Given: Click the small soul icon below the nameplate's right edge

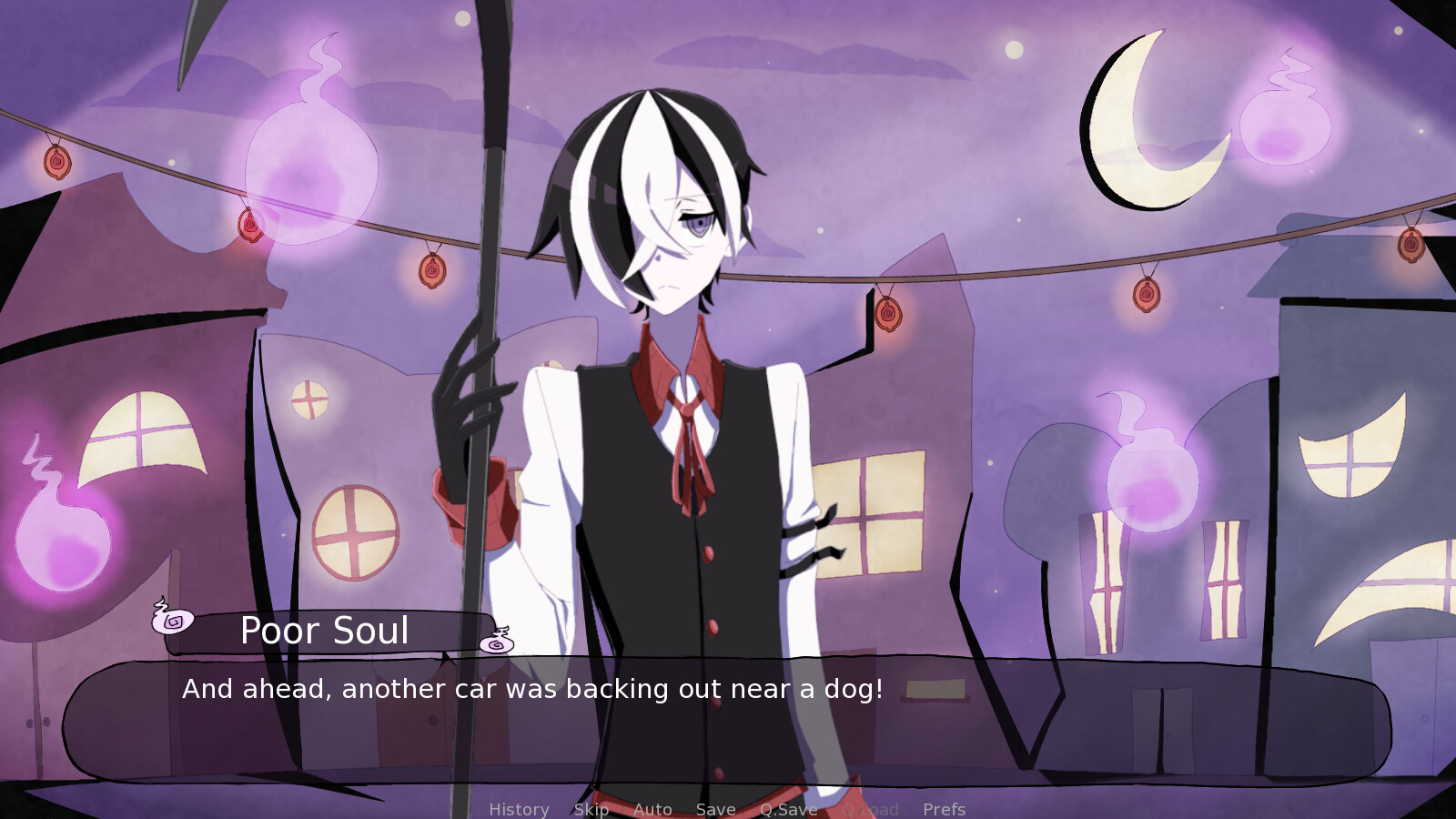Looking at the screenshot, I should click(x=495, y=642).
